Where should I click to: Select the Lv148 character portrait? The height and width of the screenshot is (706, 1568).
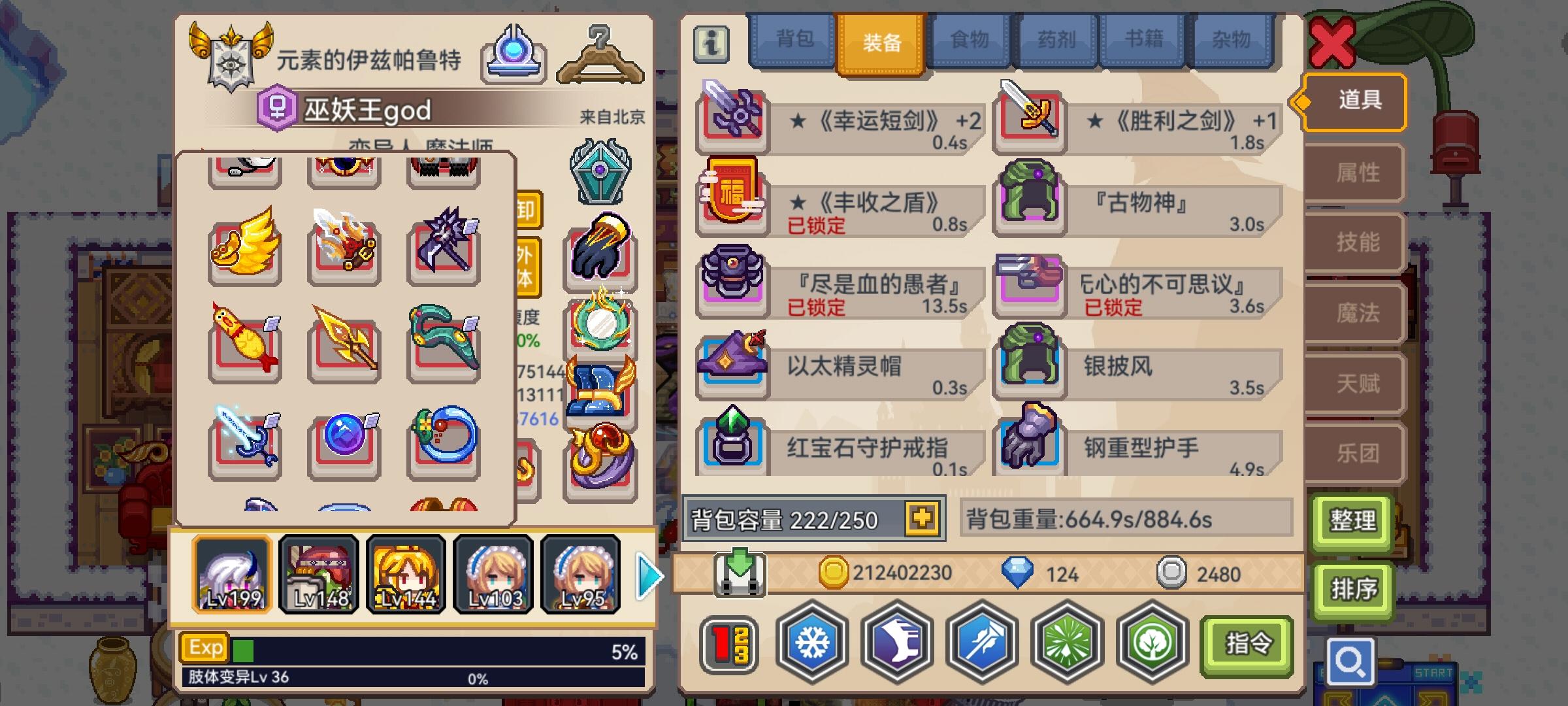point(319,574)
